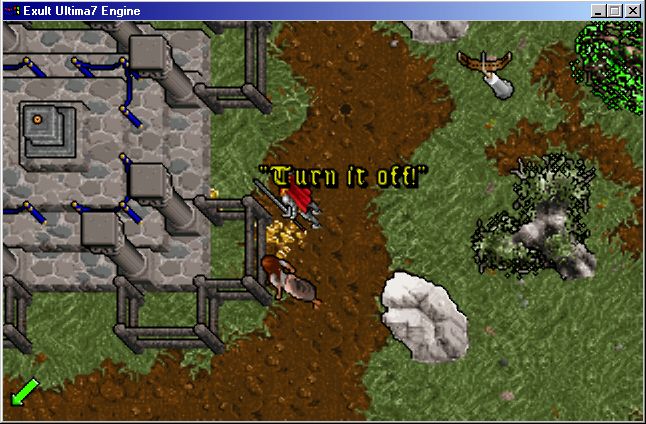
Task: Close the Exult Ultima7 Engine window
Action: tap(632, 11)
